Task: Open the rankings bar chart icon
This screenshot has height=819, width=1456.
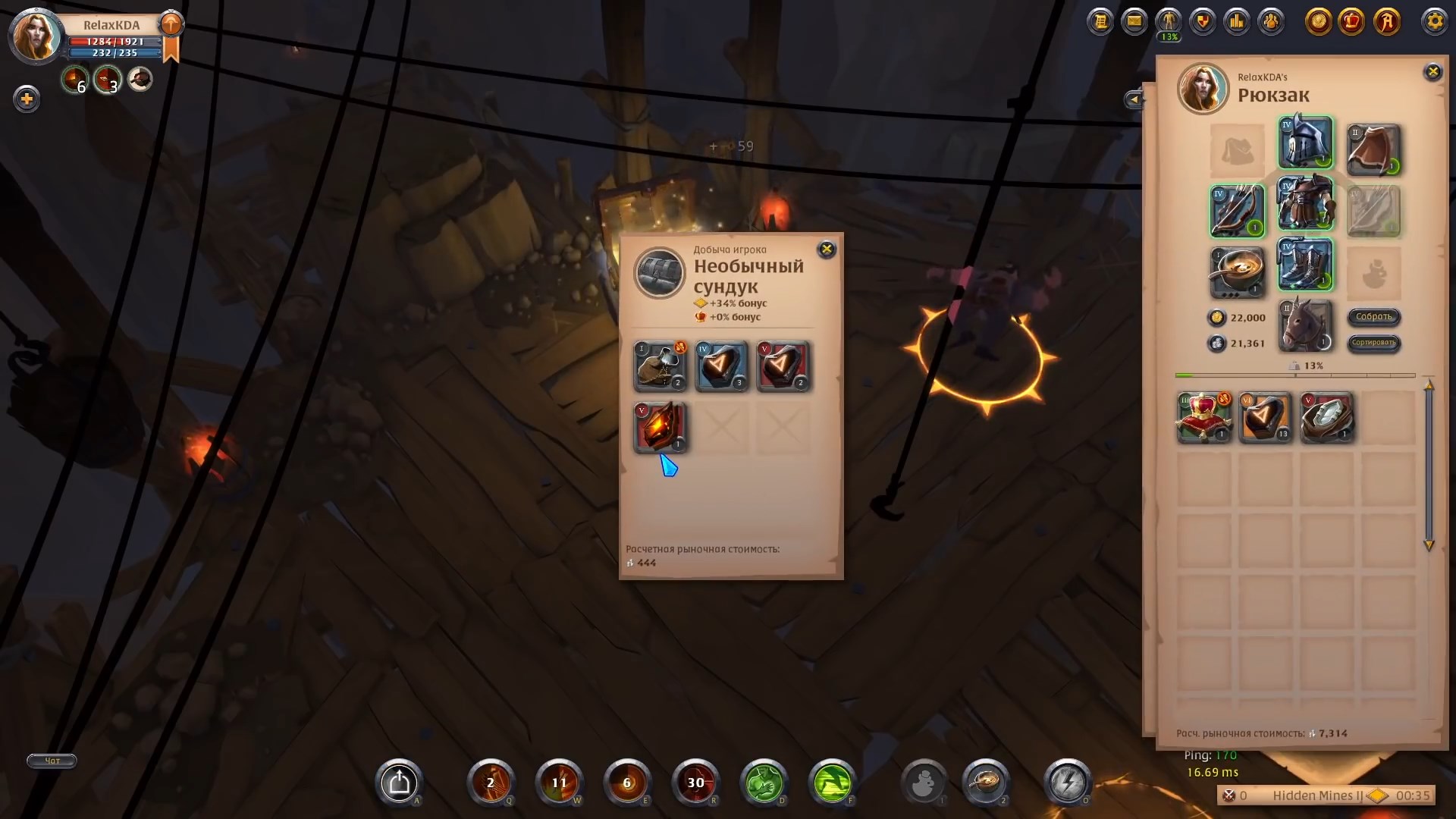Action: pyautogui.click(x=1238, y=21)
